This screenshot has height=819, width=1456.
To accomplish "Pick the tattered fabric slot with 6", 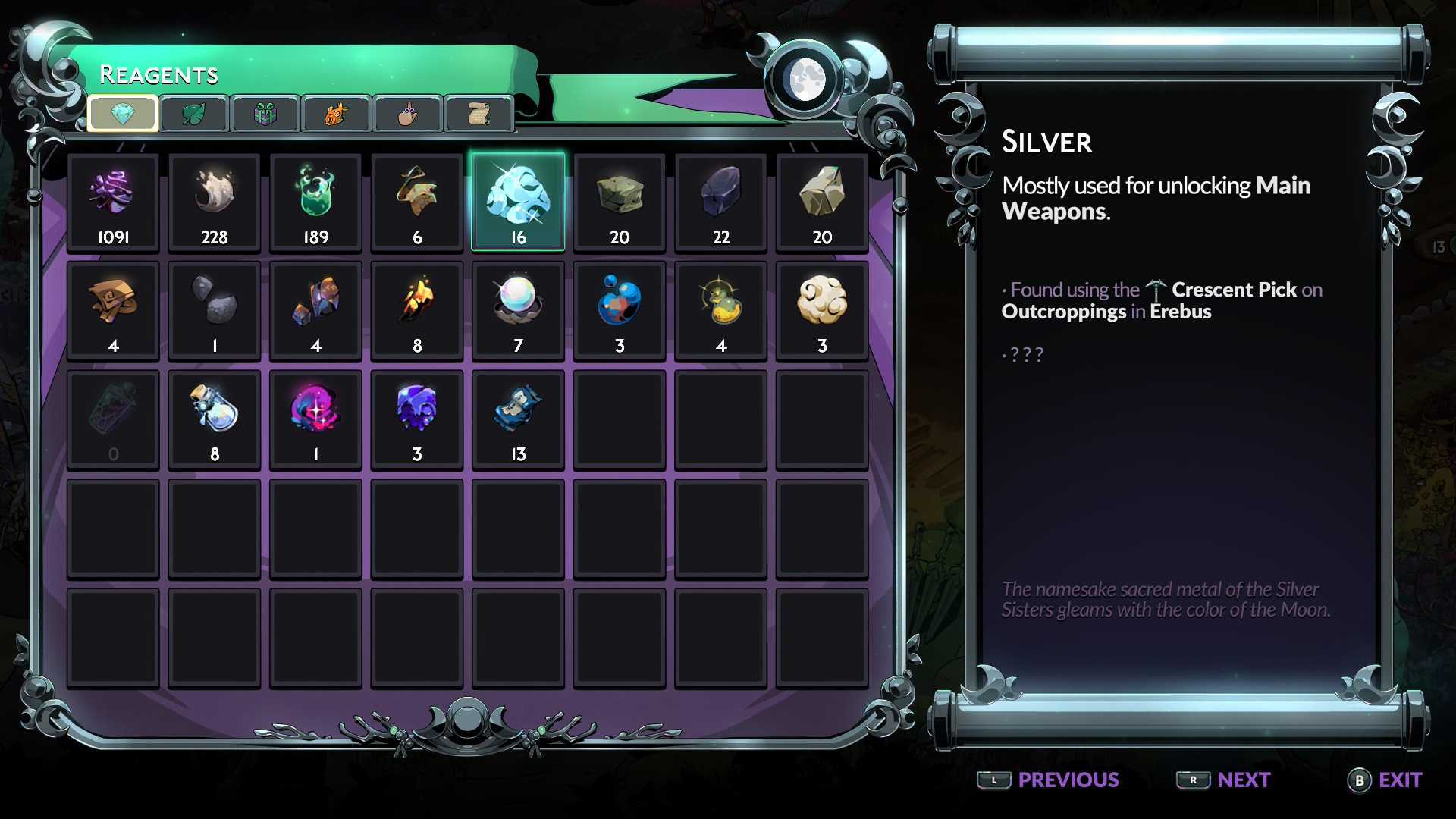I will [x=417, y=202].
